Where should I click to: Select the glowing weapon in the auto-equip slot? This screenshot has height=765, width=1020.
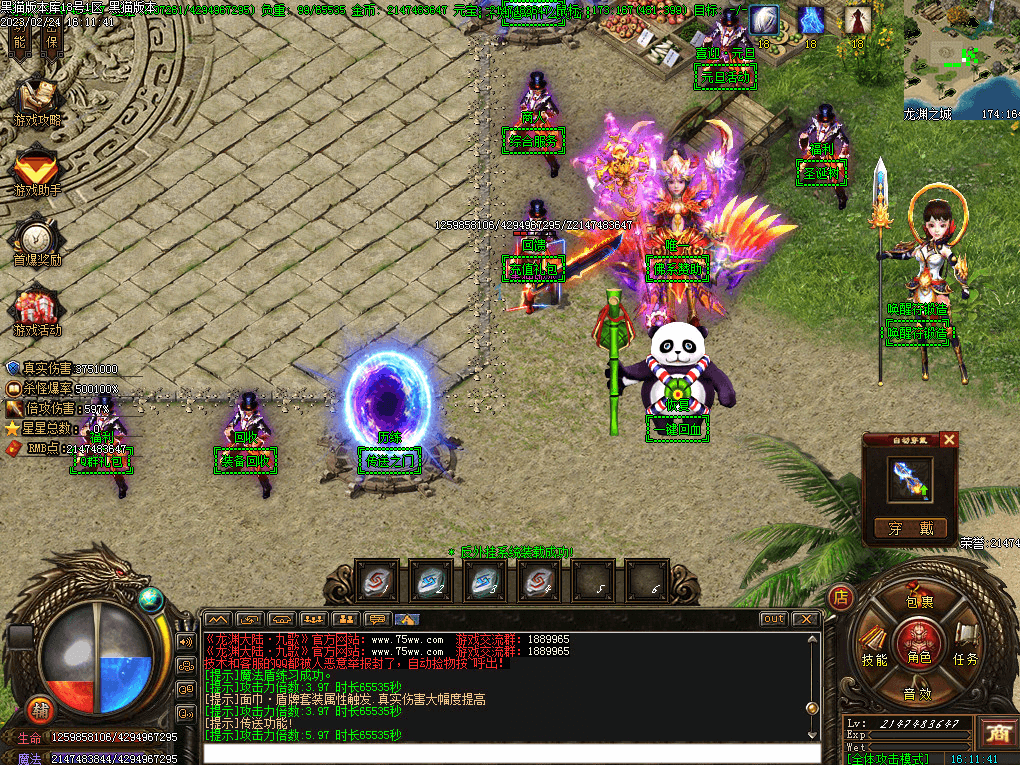click(x=910, y=480)
